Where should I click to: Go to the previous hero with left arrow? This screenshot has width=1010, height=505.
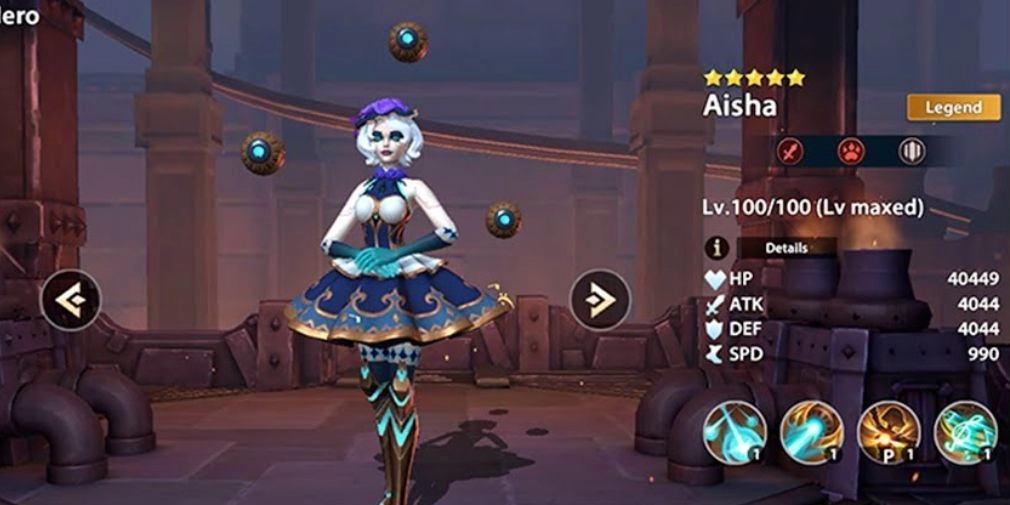coord(70,299)
